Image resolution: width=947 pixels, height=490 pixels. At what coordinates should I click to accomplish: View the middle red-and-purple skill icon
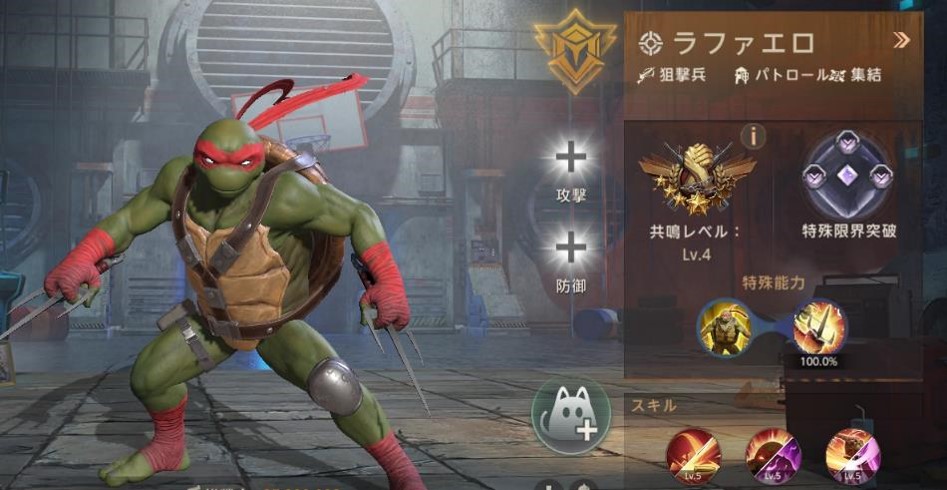click(773, 453)
